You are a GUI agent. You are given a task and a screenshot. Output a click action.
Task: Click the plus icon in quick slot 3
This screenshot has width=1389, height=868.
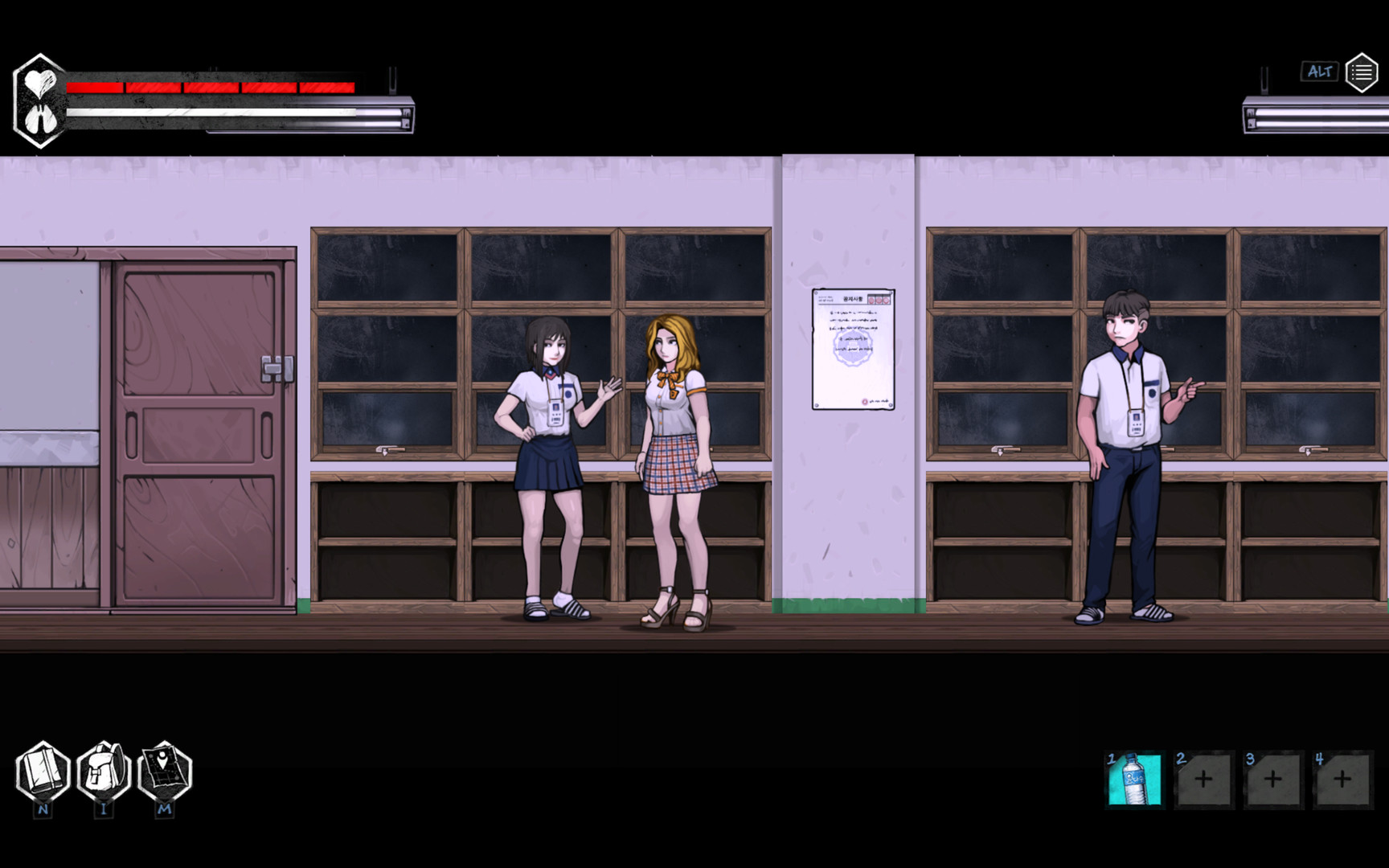tap(1272, 778)
